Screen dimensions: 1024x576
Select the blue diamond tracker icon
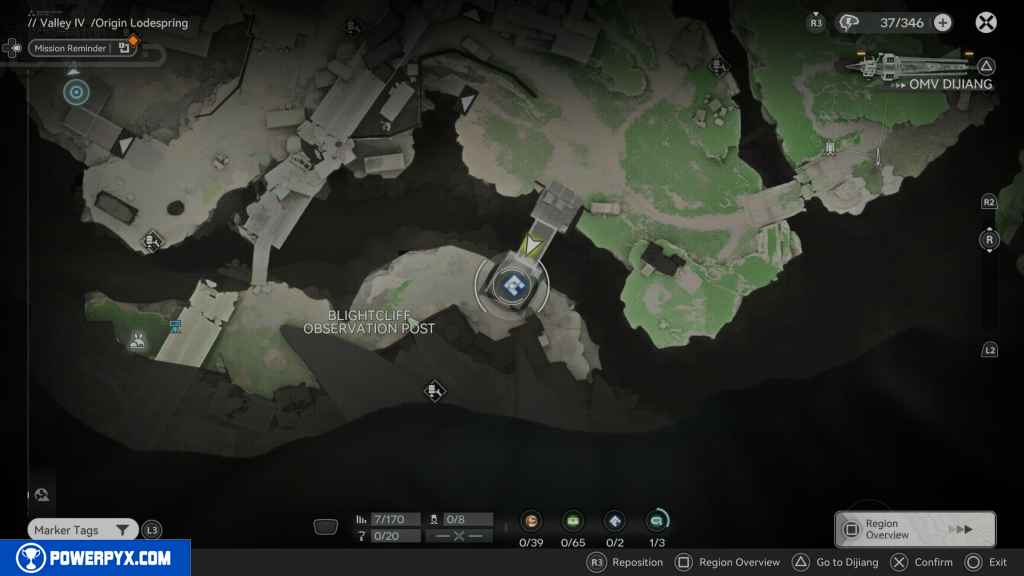point(615,521)
